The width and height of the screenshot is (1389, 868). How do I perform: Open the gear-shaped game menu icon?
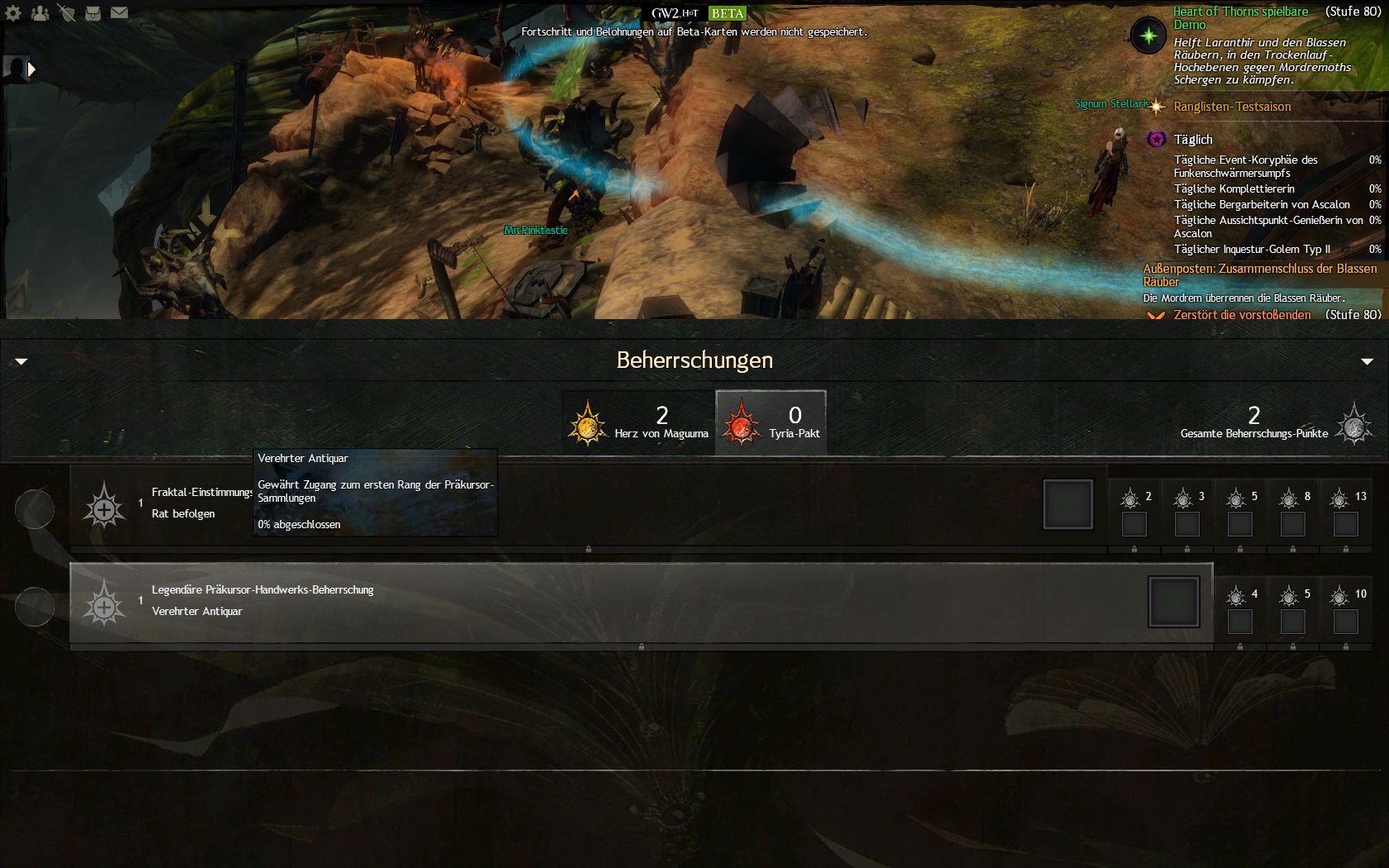pos(13,13)
